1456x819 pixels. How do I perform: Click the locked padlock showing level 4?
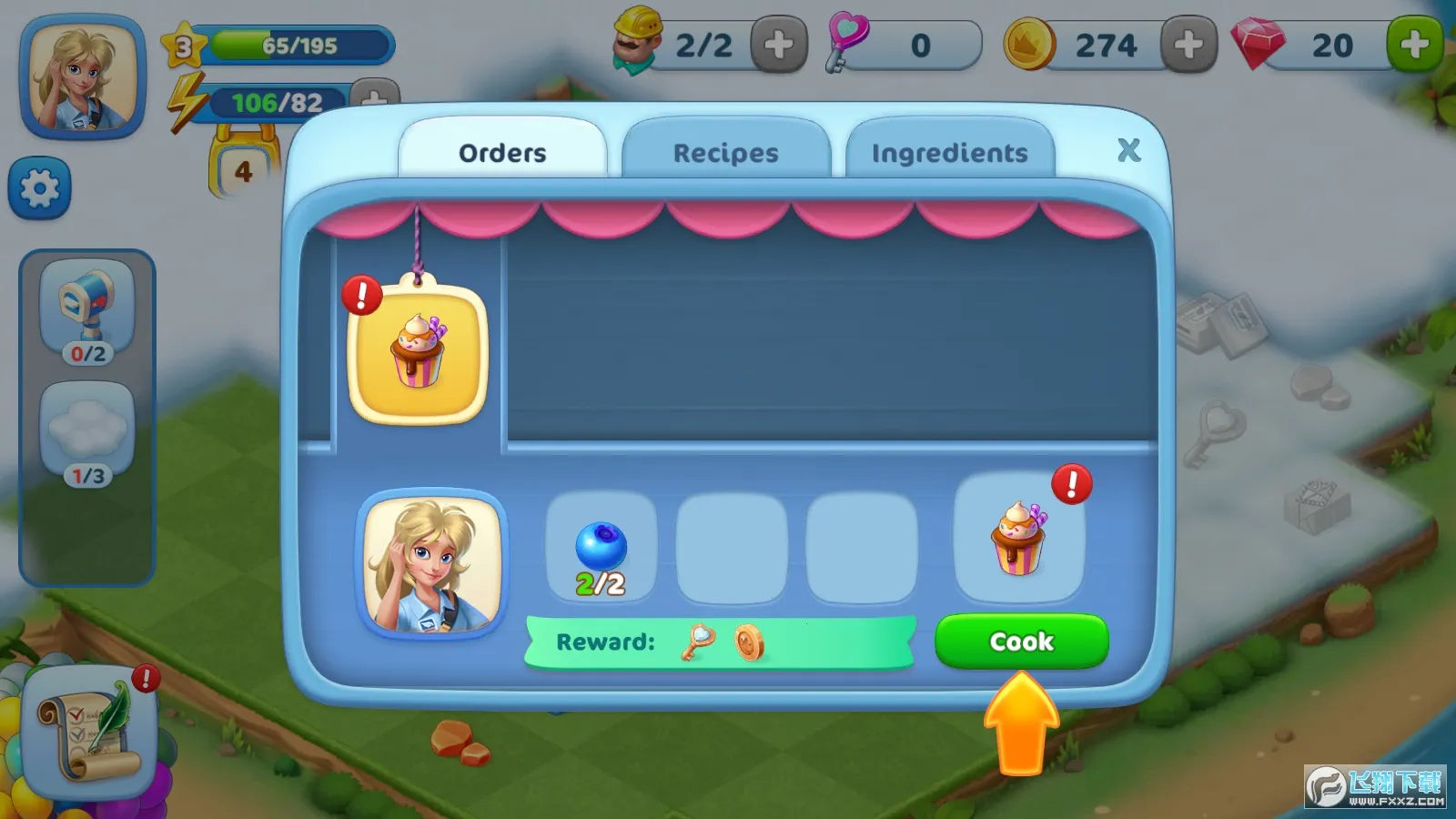[241, 164]
